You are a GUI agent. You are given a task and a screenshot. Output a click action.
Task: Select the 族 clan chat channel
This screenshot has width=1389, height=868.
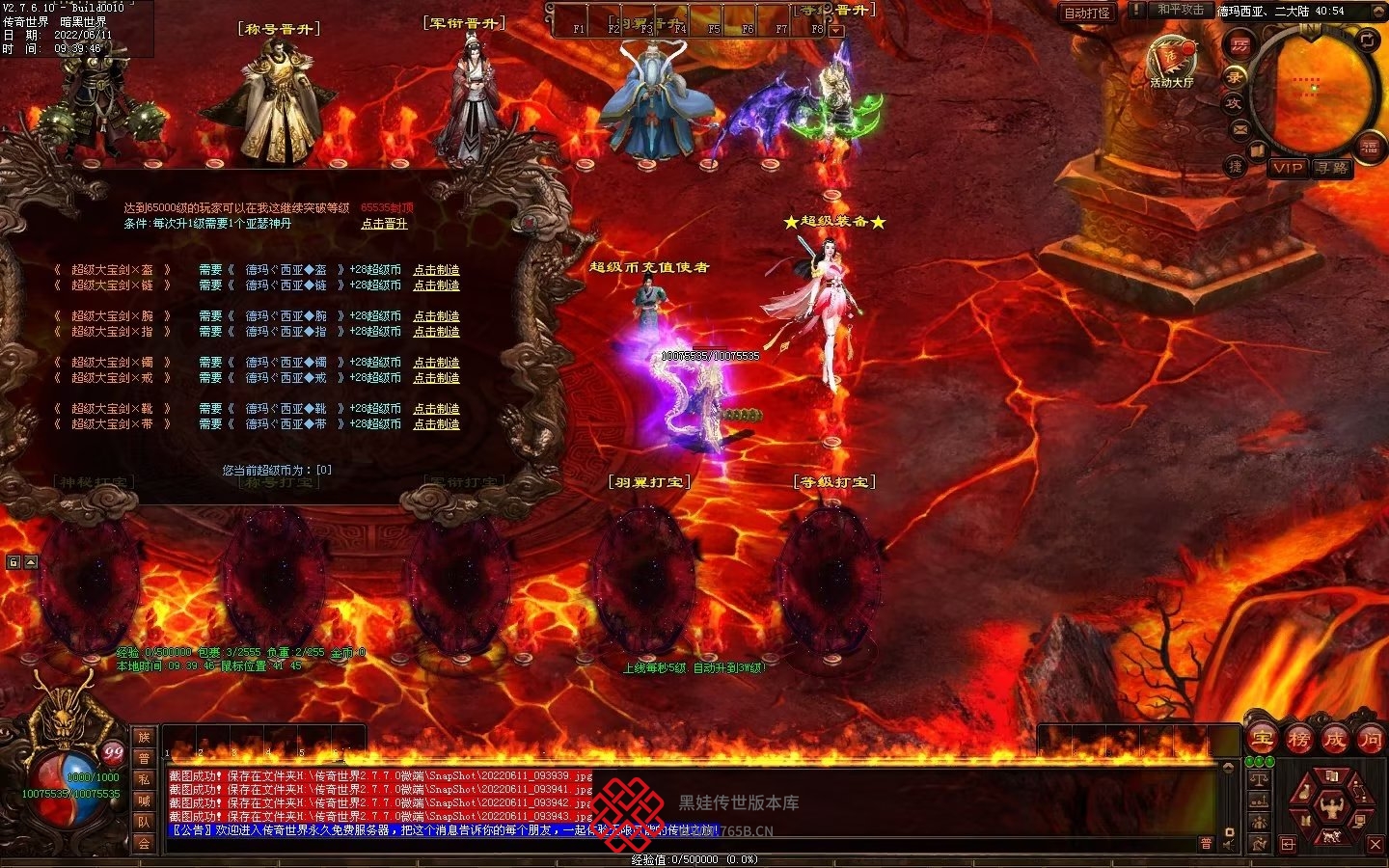click(144, 738)
